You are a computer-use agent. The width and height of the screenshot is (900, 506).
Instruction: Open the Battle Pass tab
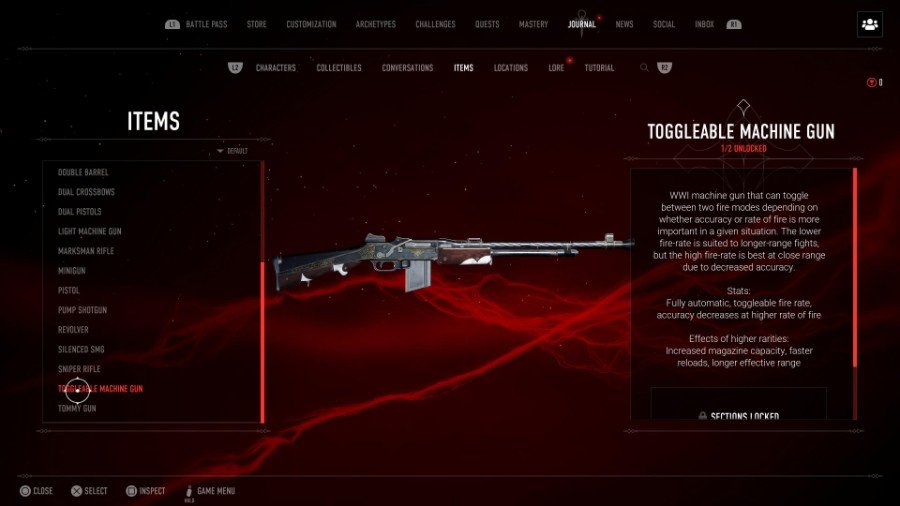point(208,24)
